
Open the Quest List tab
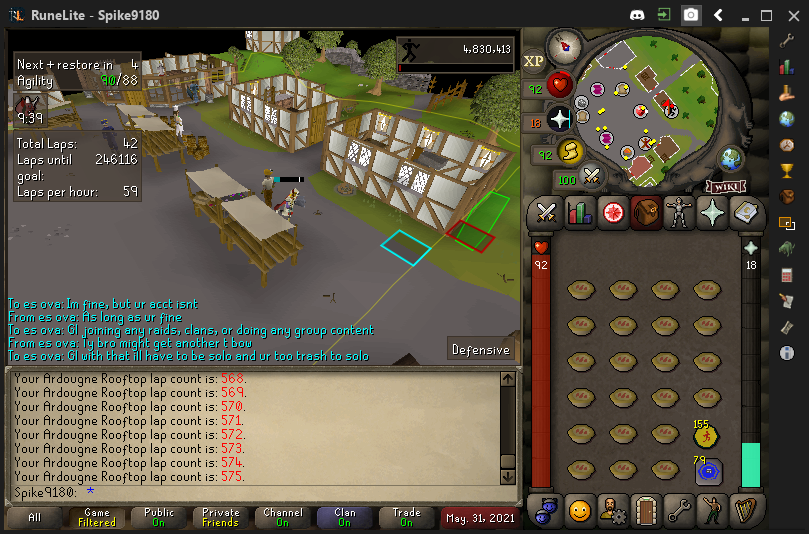pos(612,212)
